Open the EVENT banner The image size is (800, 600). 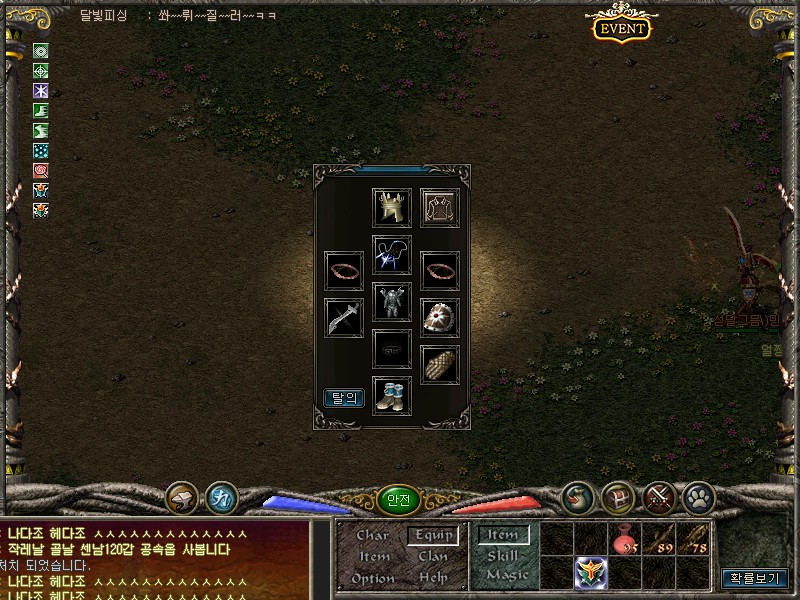(x=621, y=28)
